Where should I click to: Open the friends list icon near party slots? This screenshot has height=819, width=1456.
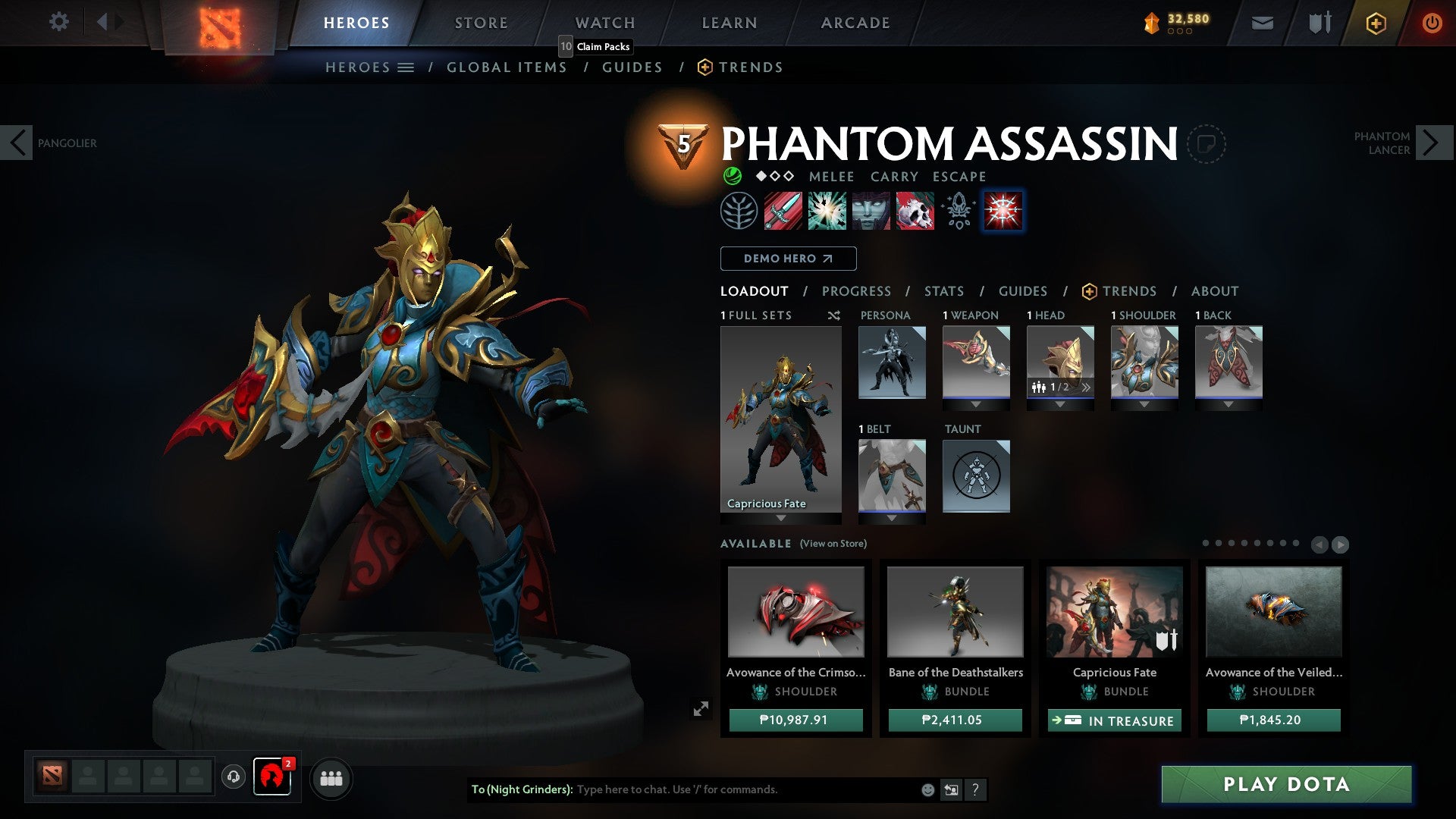point(331,778)
